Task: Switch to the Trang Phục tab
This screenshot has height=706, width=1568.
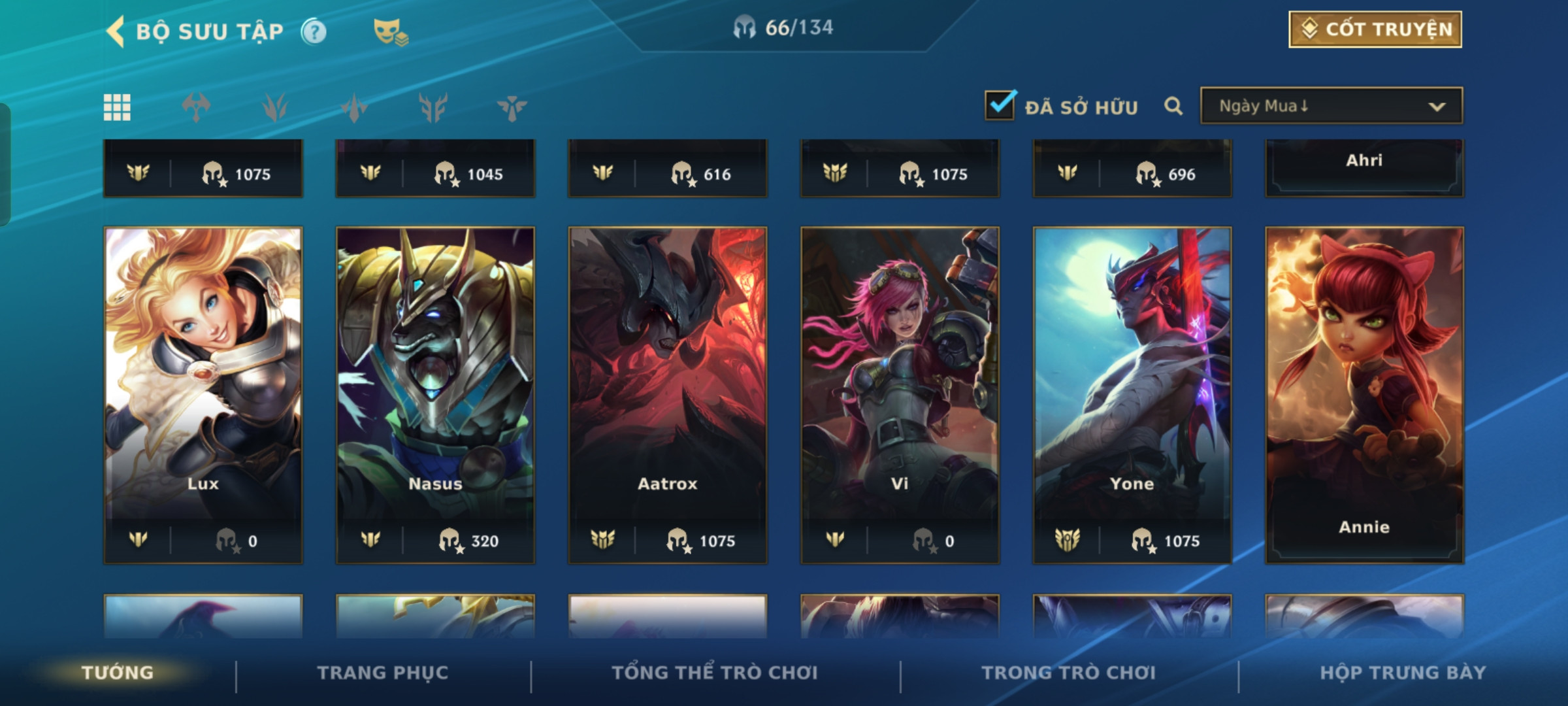Action: click(x=383, y=673)
